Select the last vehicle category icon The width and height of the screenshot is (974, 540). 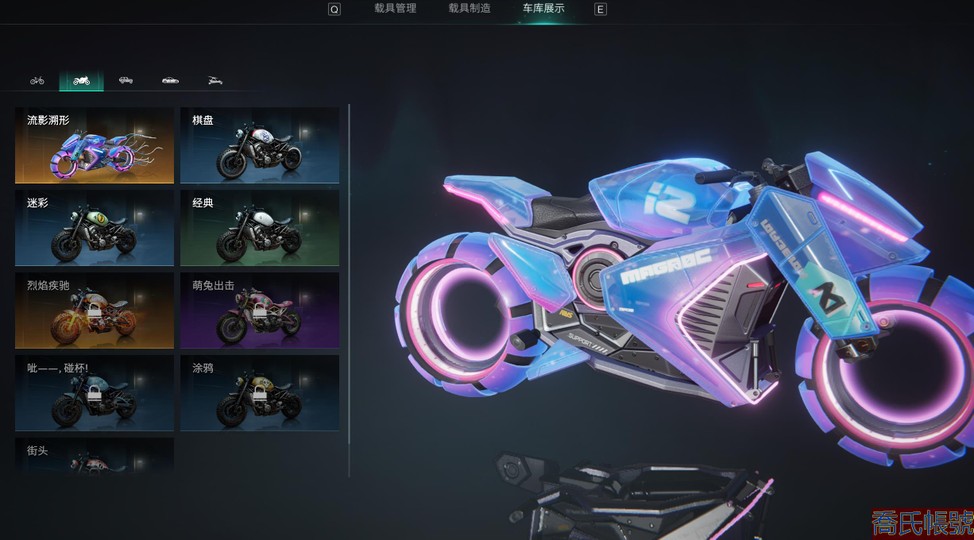coord(214,80)
